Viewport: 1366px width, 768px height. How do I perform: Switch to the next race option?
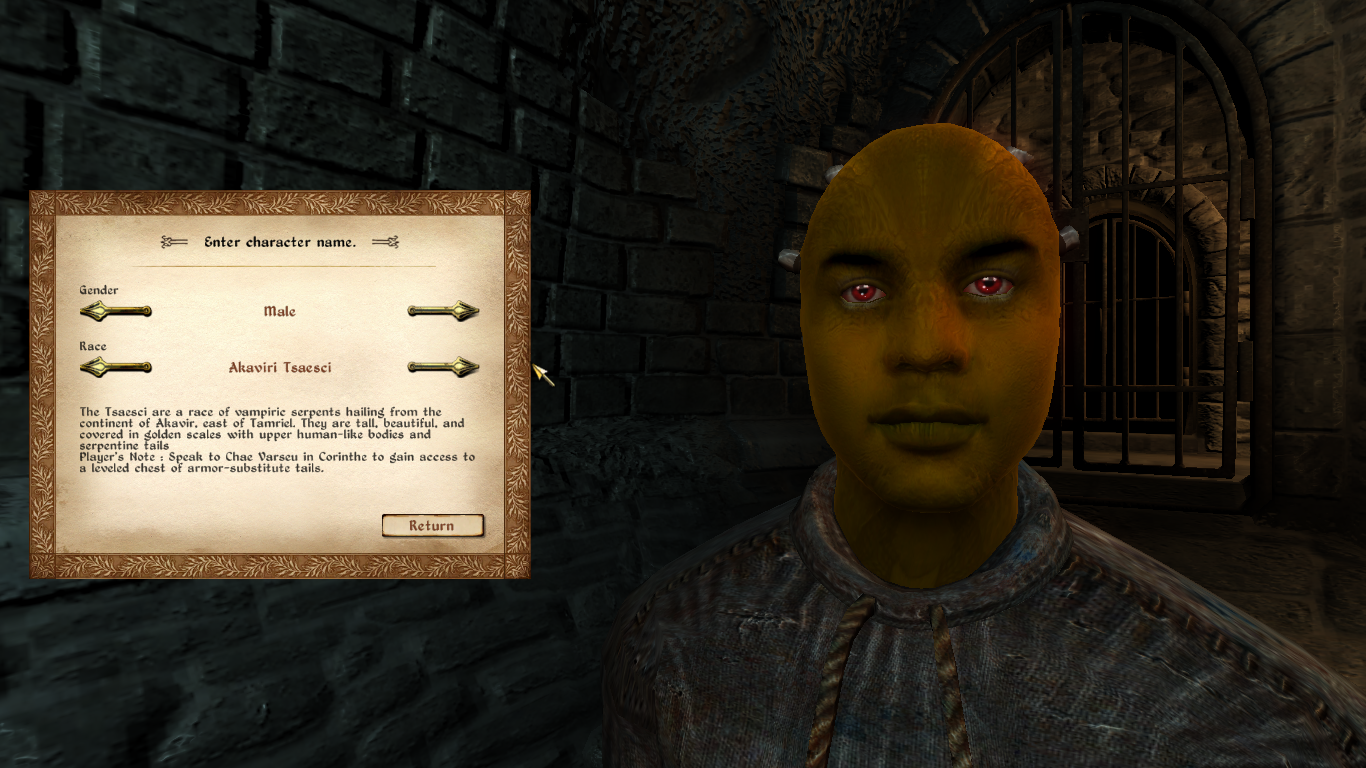point(443,367)
